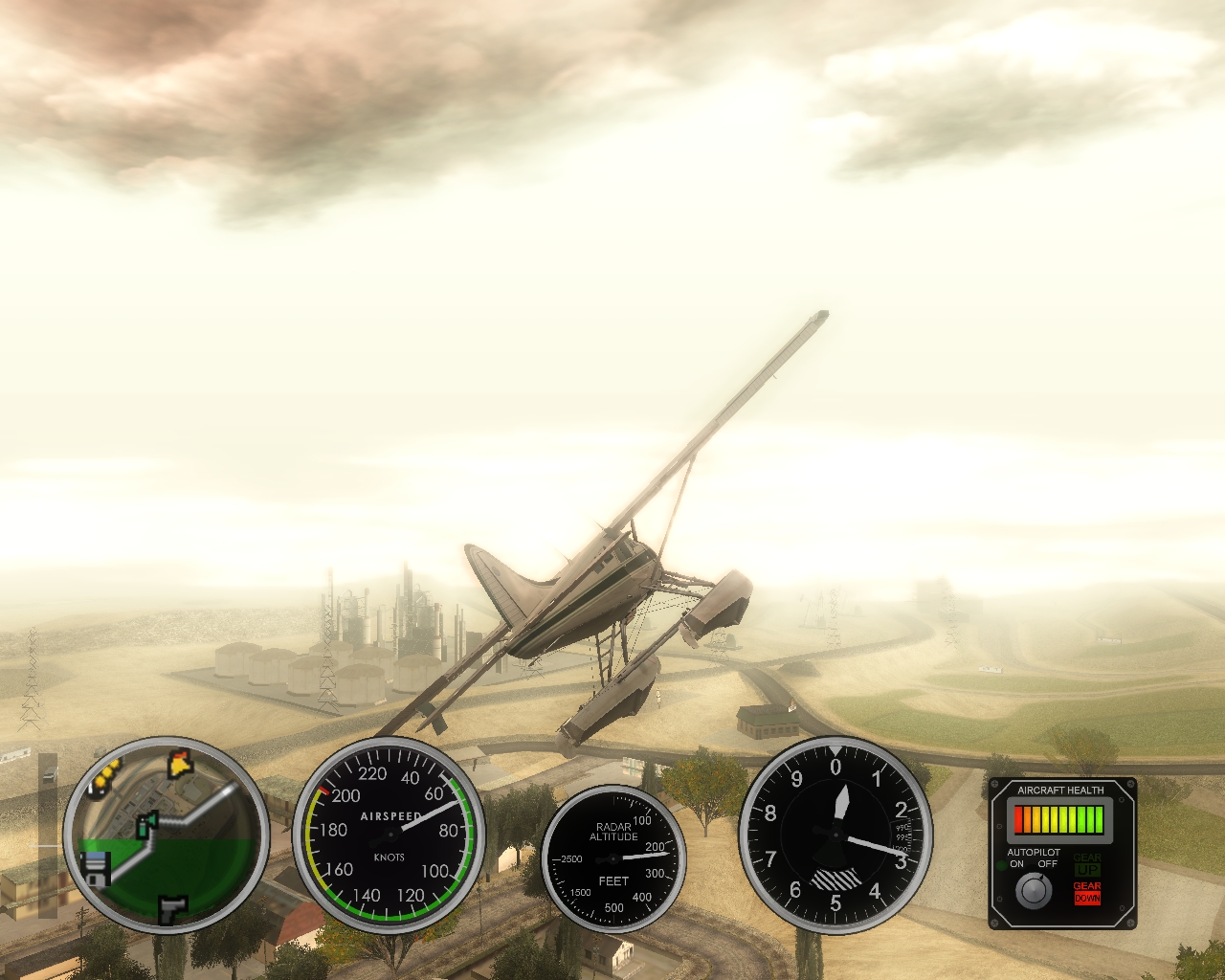Image resolution: width=1225 pixels, height=980 pixels.
Task: Click the GEAR UP label
Action: (1087, 864)
